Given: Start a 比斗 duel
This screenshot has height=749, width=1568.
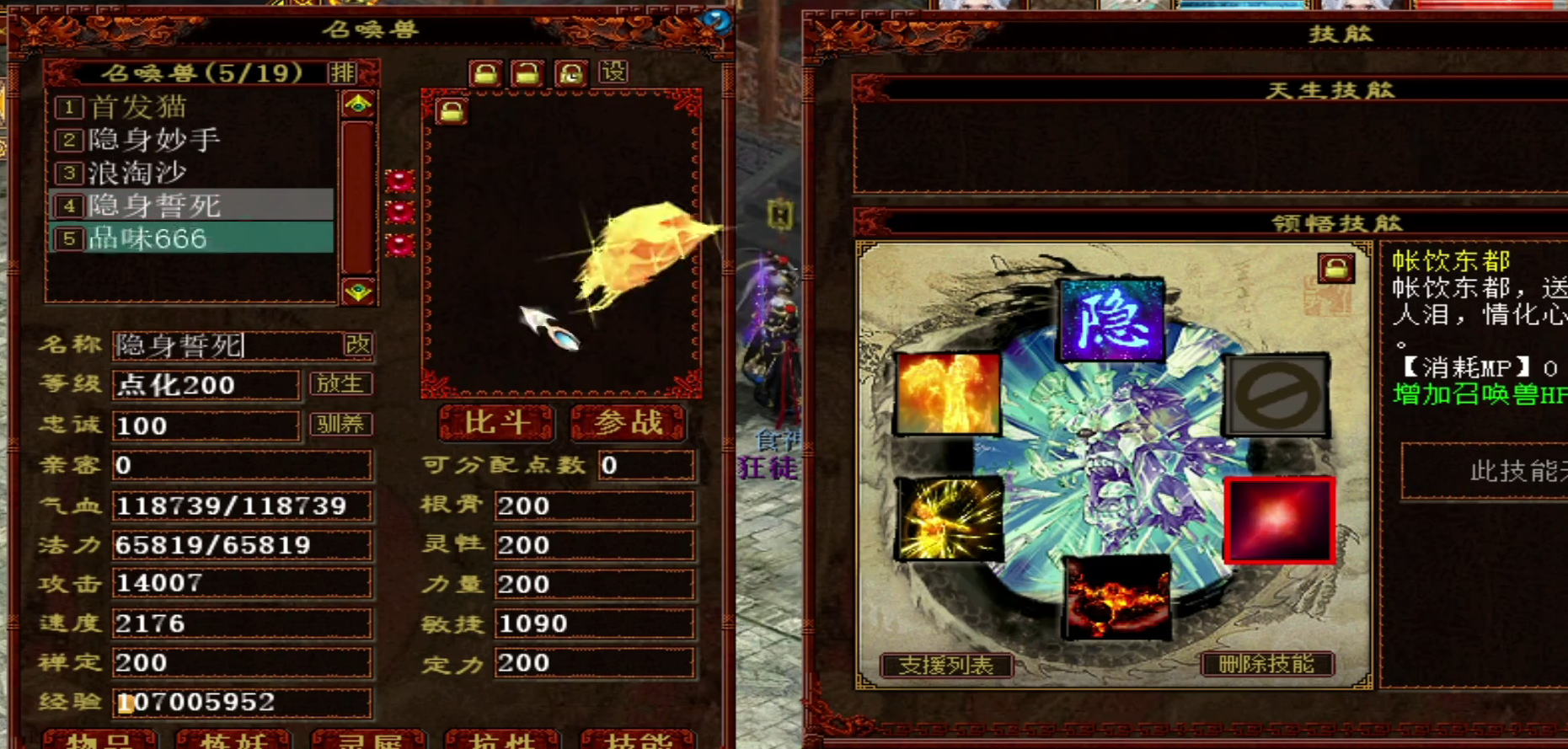Looking at the screenshot, I should click(495, 423).
